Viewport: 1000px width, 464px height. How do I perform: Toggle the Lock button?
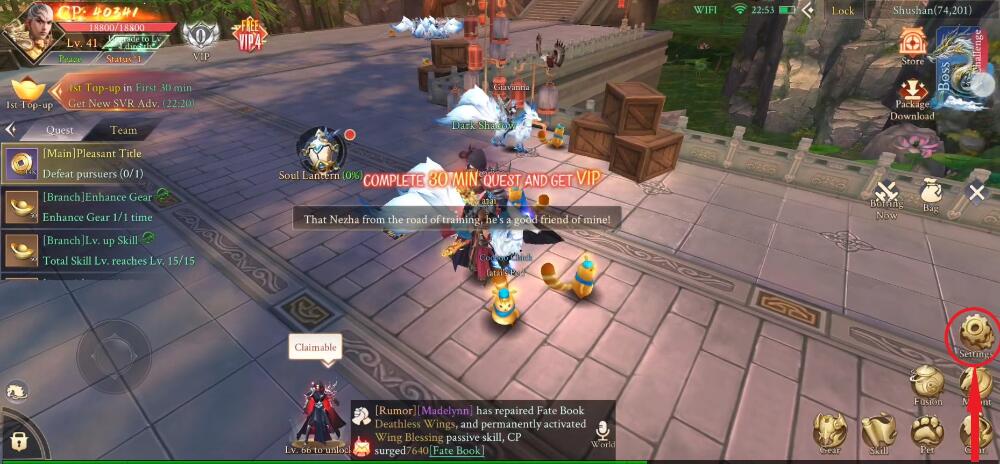[x=843, y=10]
